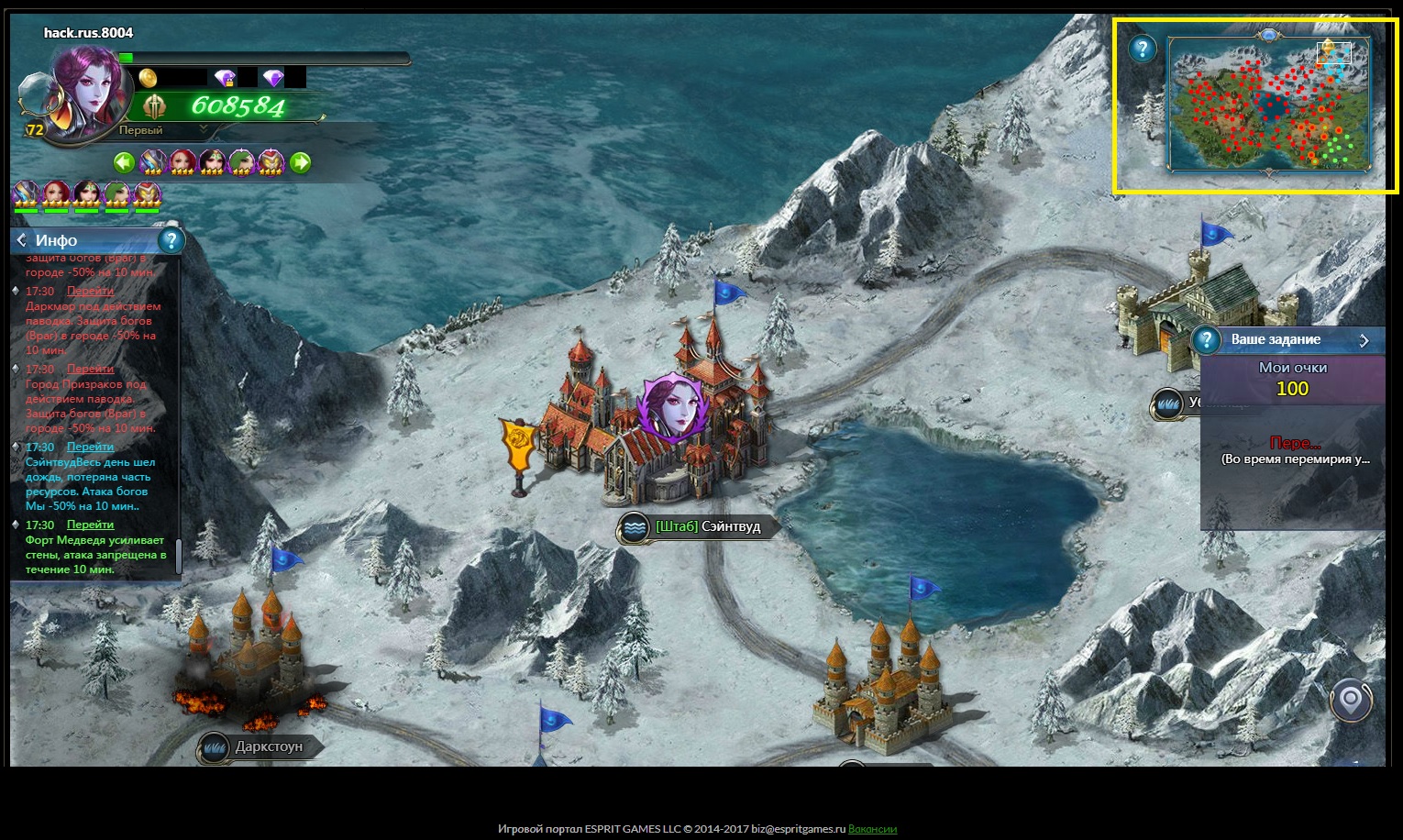Expand the Ваше задание panel arrow
Screen dimensions: 1403x840
click(x=1364, y=340)
